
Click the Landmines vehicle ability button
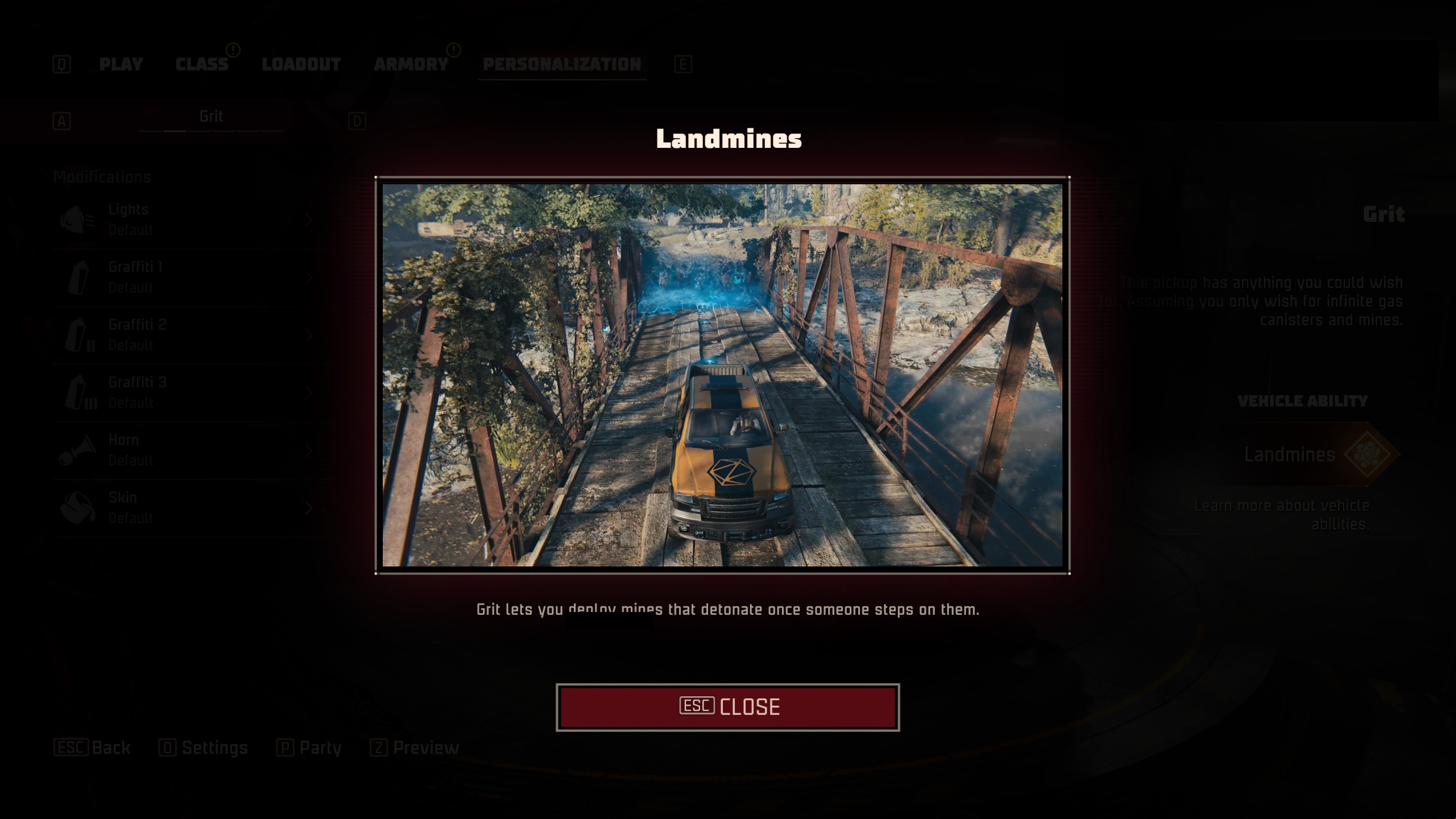click(x=1308, y=454)
